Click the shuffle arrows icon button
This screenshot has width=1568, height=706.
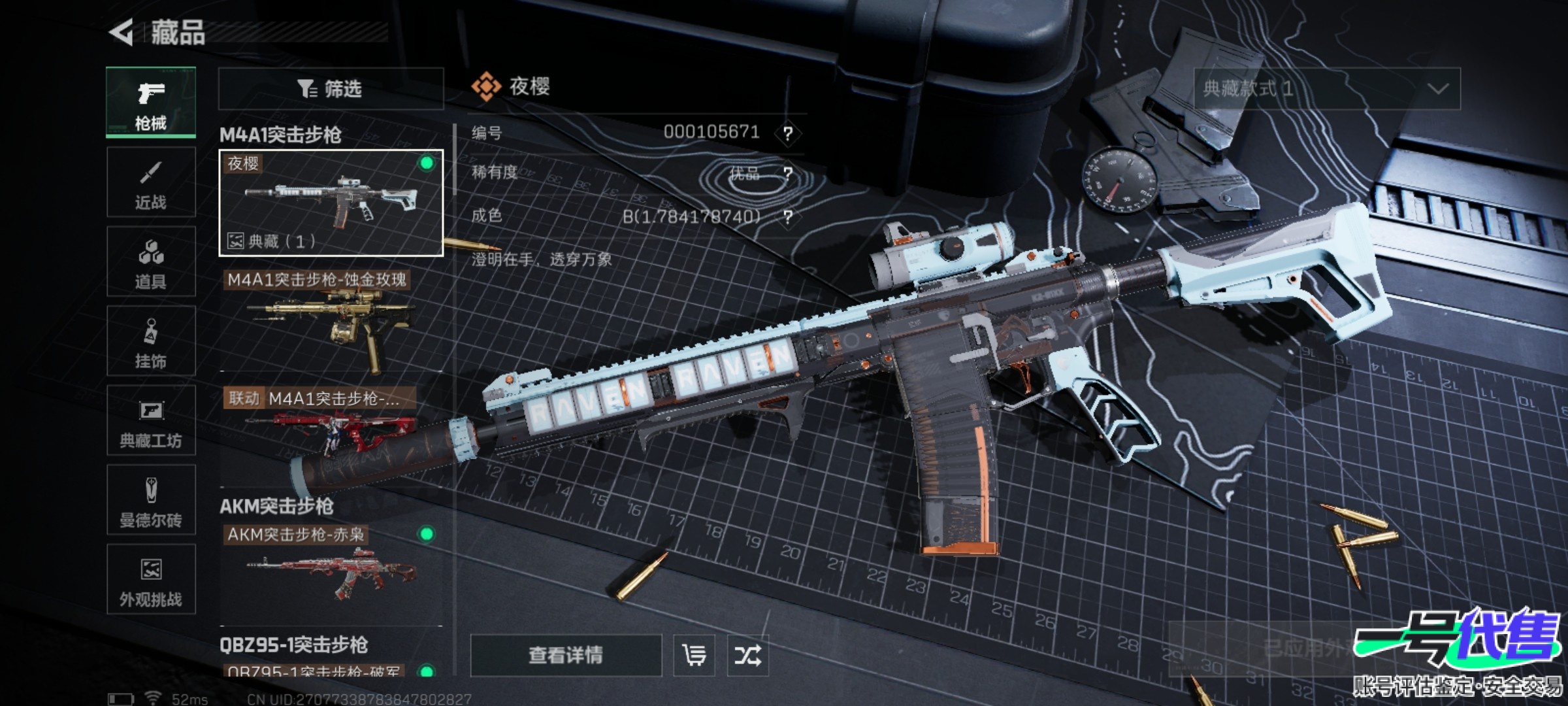point(747,655)
